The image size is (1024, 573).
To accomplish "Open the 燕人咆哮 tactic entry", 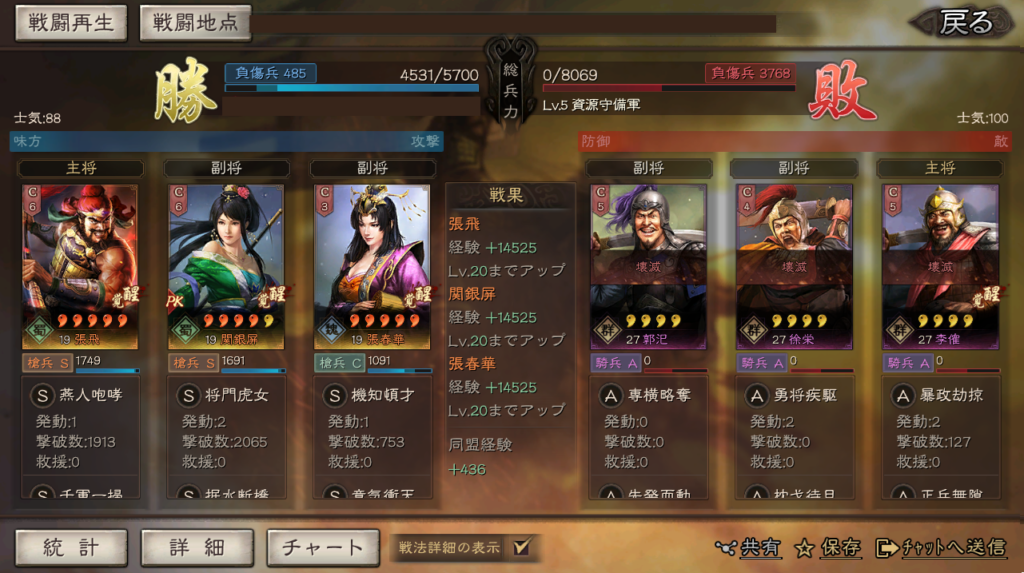I will pyautogui.click(x=80, y=395).
